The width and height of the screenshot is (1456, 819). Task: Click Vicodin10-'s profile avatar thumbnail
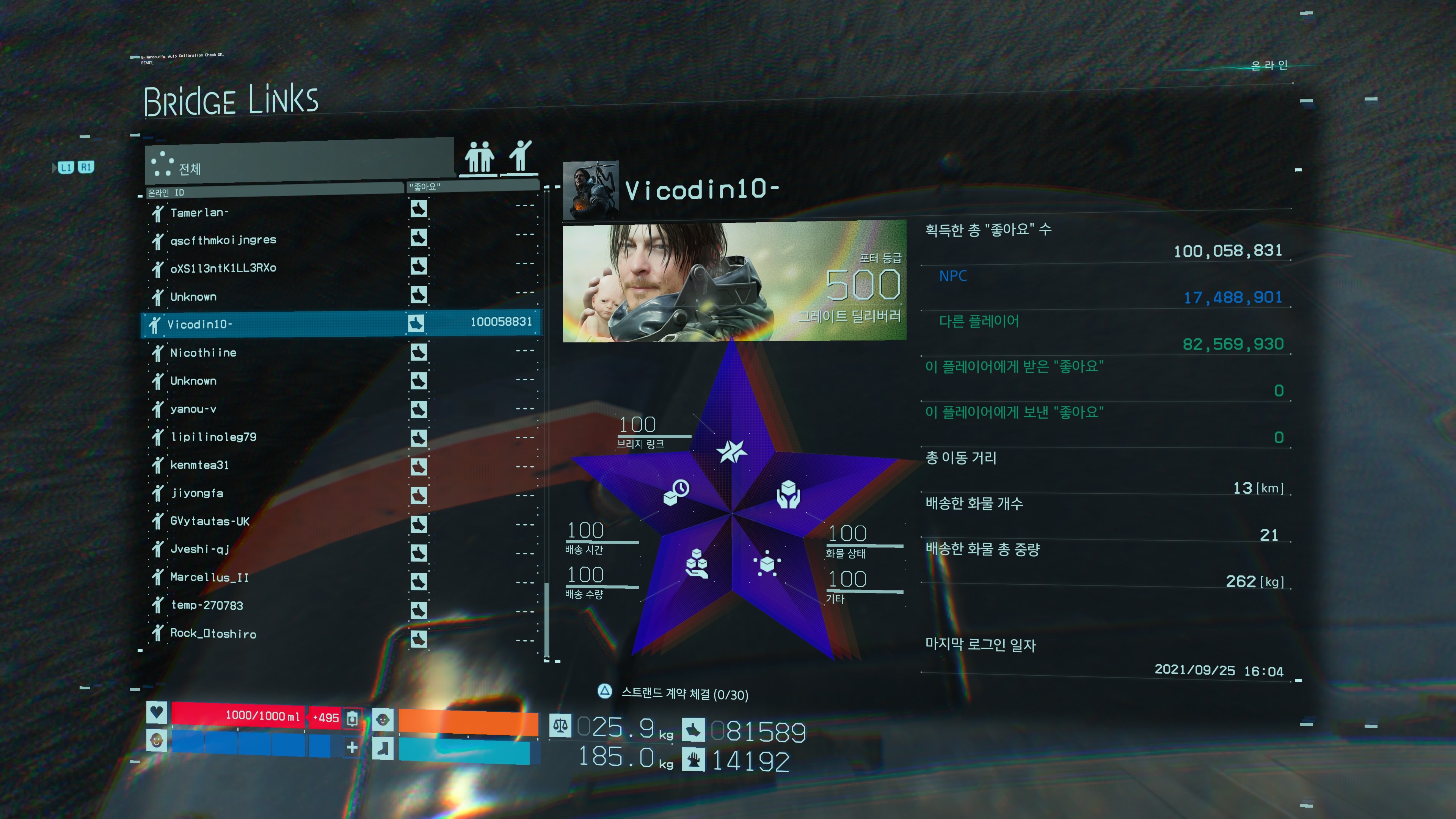point(591,190)
